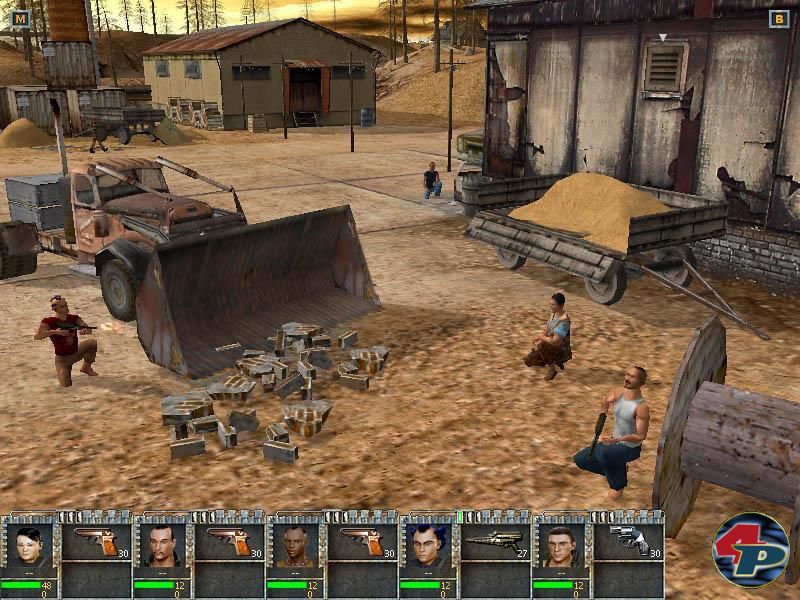The image size is (800, 600).
Task: Select the blue-mohawk mercenary's portrait
Action: tap(426, 547)
